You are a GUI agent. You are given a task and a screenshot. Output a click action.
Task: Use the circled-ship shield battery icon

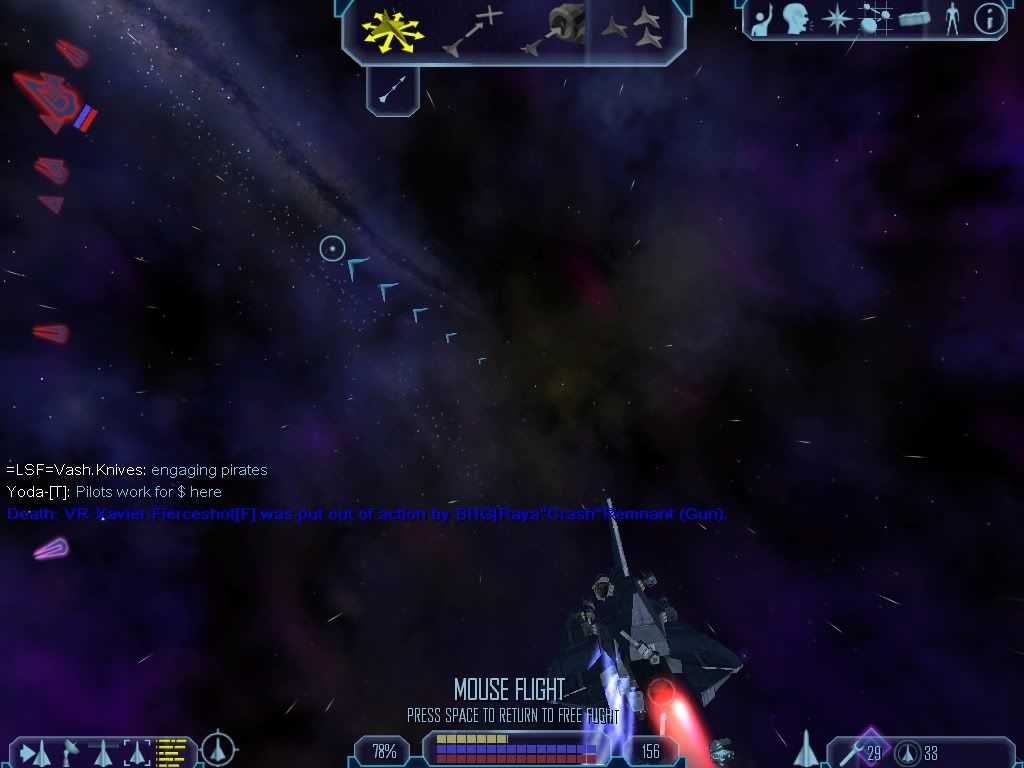pos(908,752)
